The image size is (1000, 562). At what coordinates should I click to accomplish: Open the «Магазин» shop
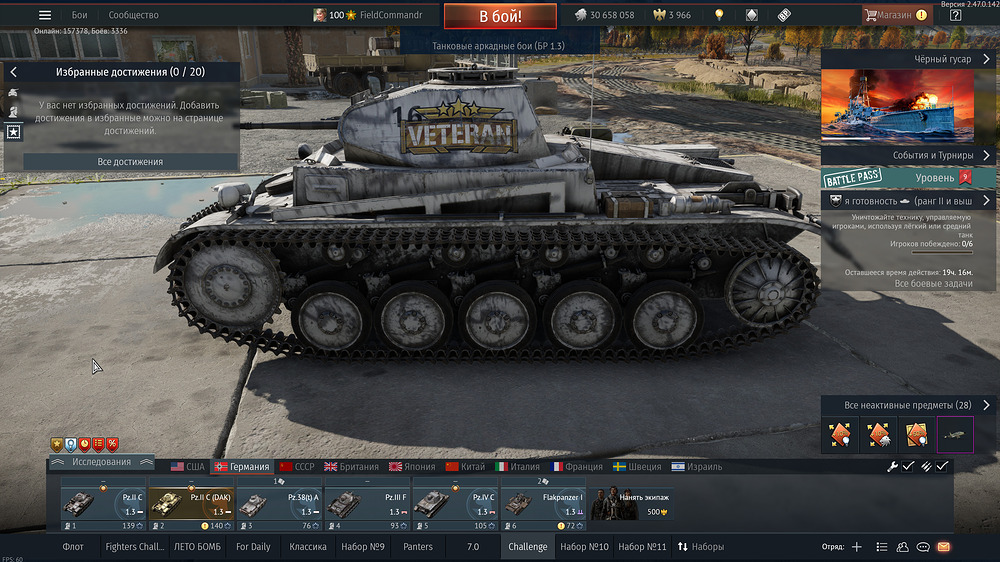point(894,15)
